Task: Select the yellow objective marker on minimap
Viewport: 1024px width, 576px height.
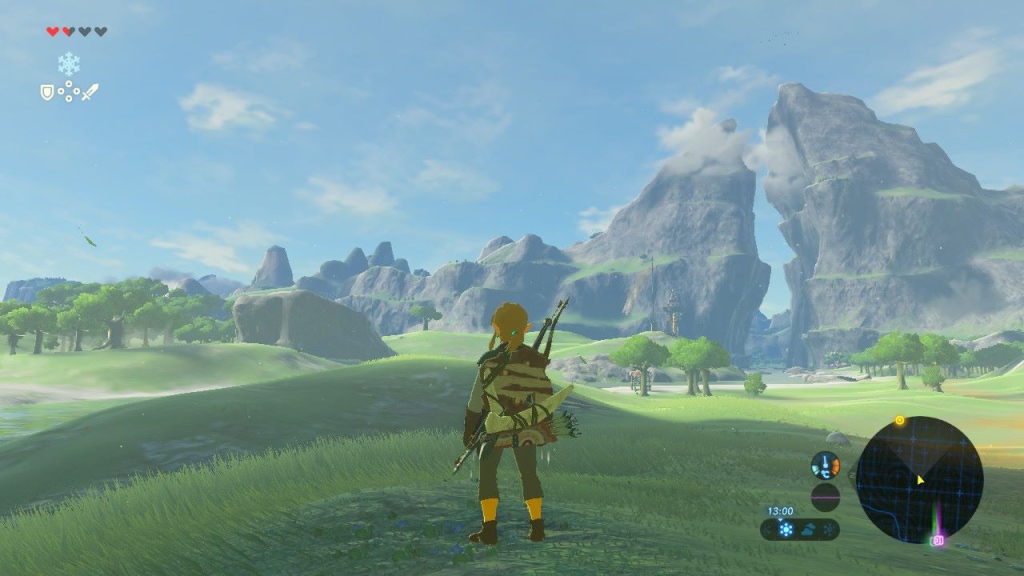Action: [900, 421]
